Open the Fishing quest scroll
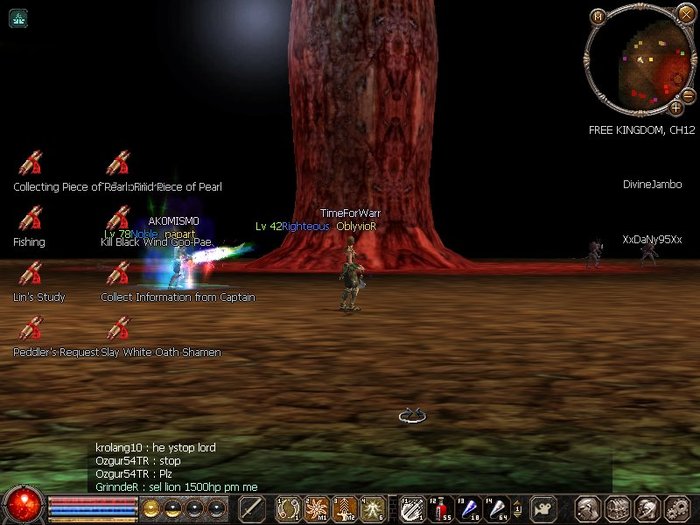700x525 pixels. (30, 218)
